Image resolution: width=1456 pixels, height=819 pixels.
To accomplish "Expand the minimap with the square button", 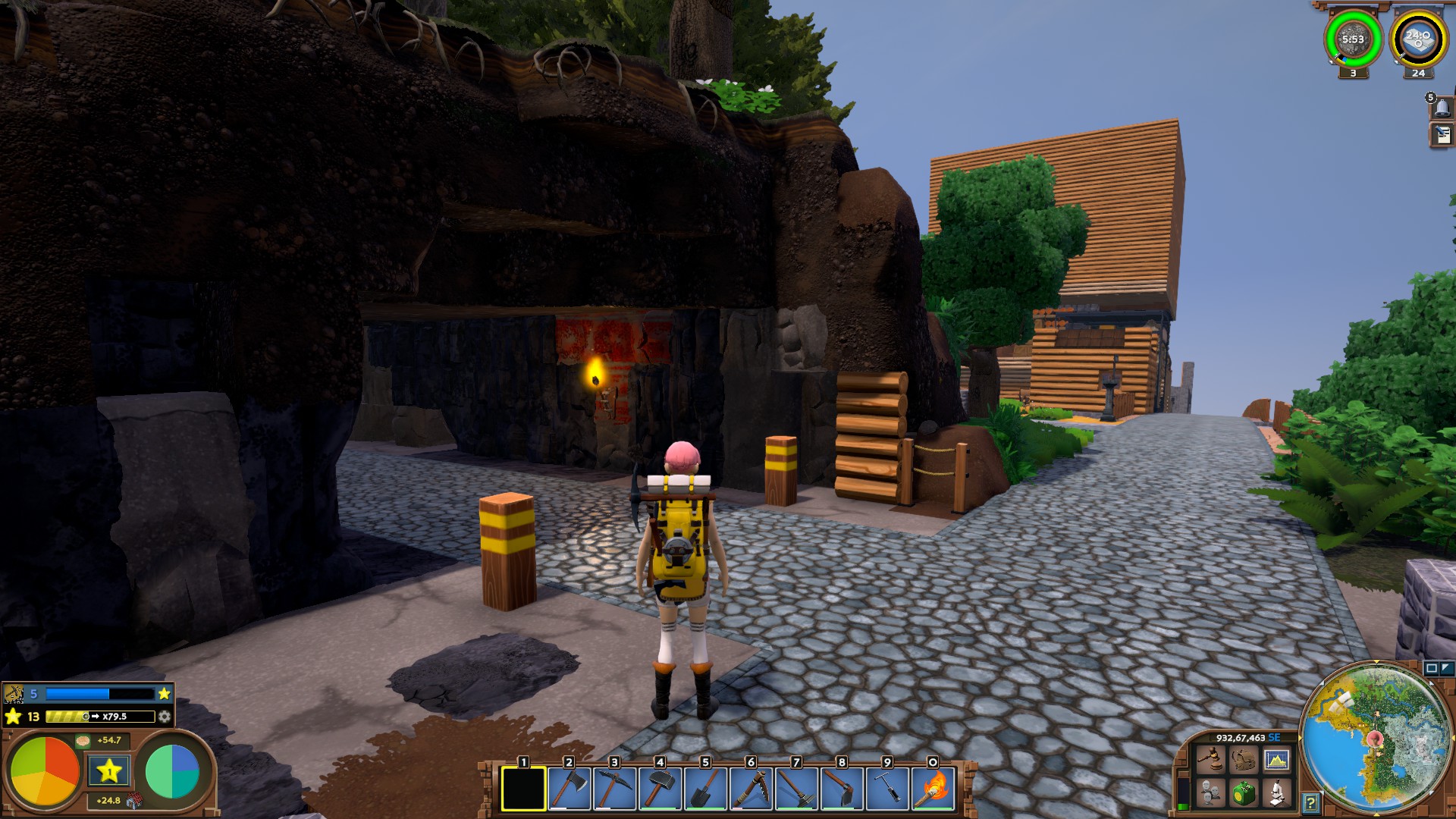I will [x=1431, y=668].
